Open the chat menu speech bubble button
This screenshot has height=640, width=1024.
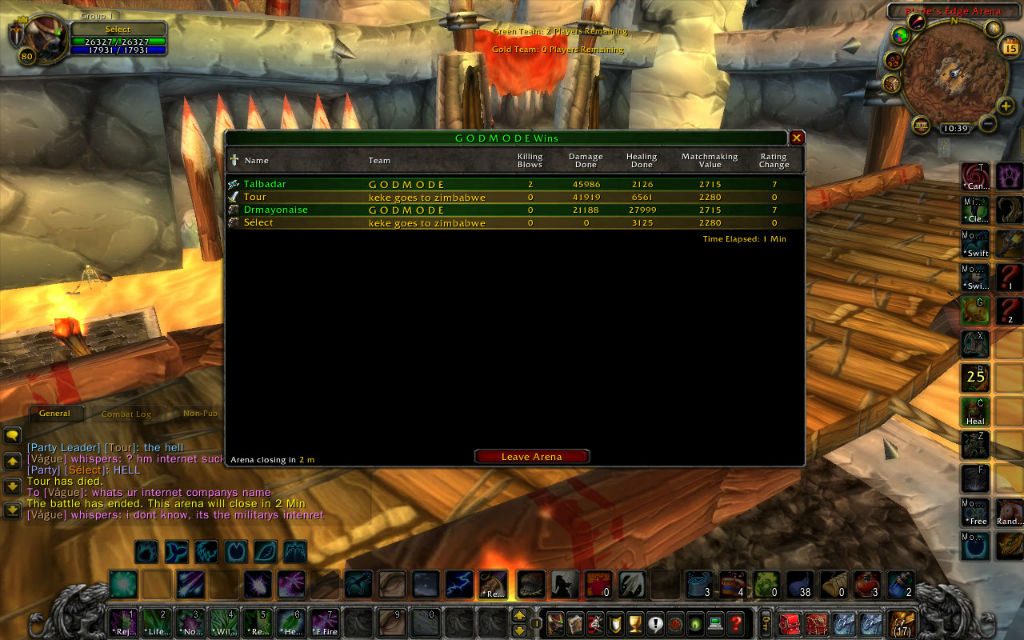click(x=13, y=436)
